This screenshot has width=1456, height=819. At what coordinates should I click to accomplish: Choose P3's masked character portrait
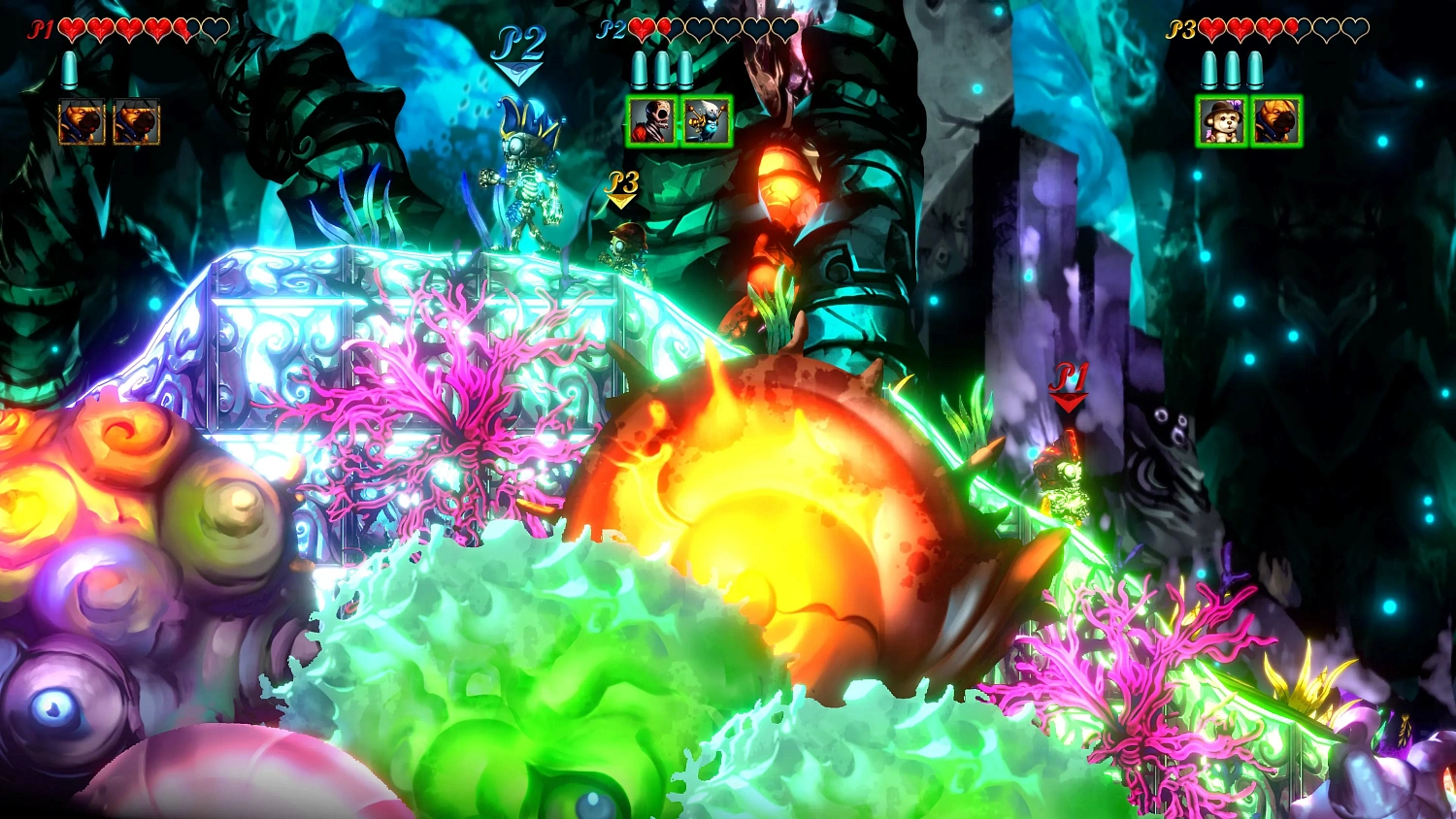tap(1276, 121)
